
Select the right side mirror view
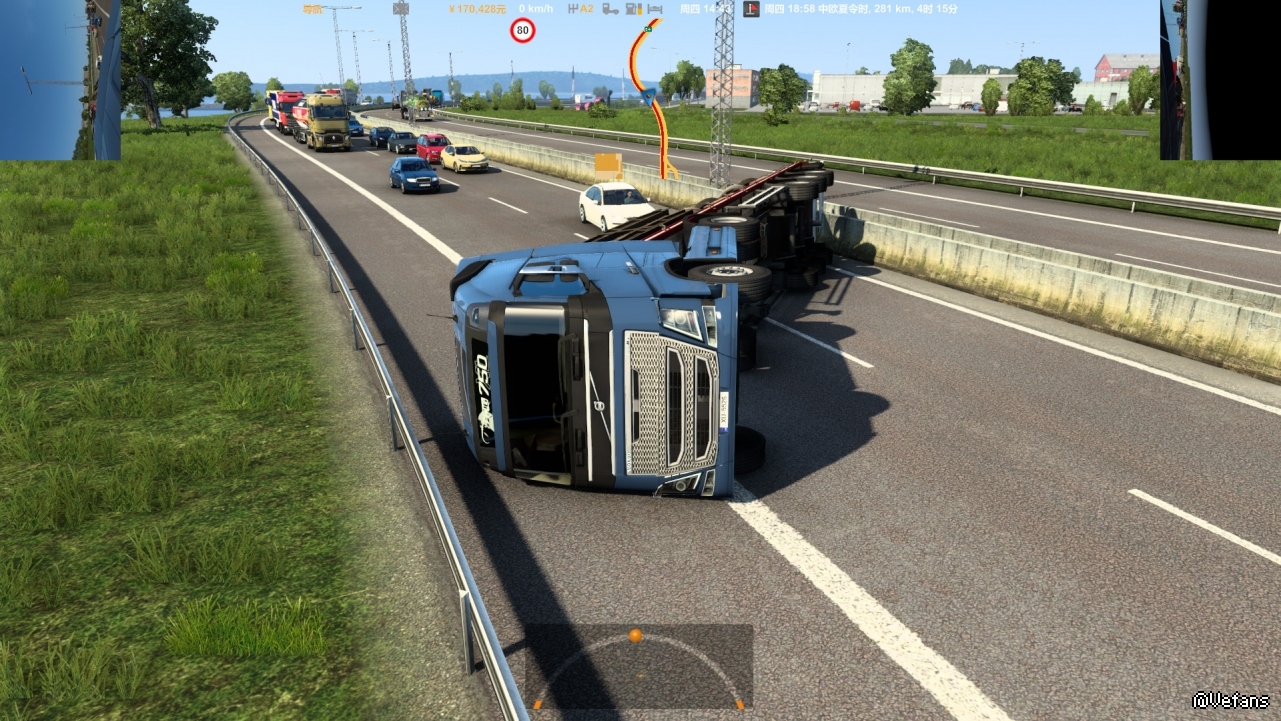[x=1220, y=80]
